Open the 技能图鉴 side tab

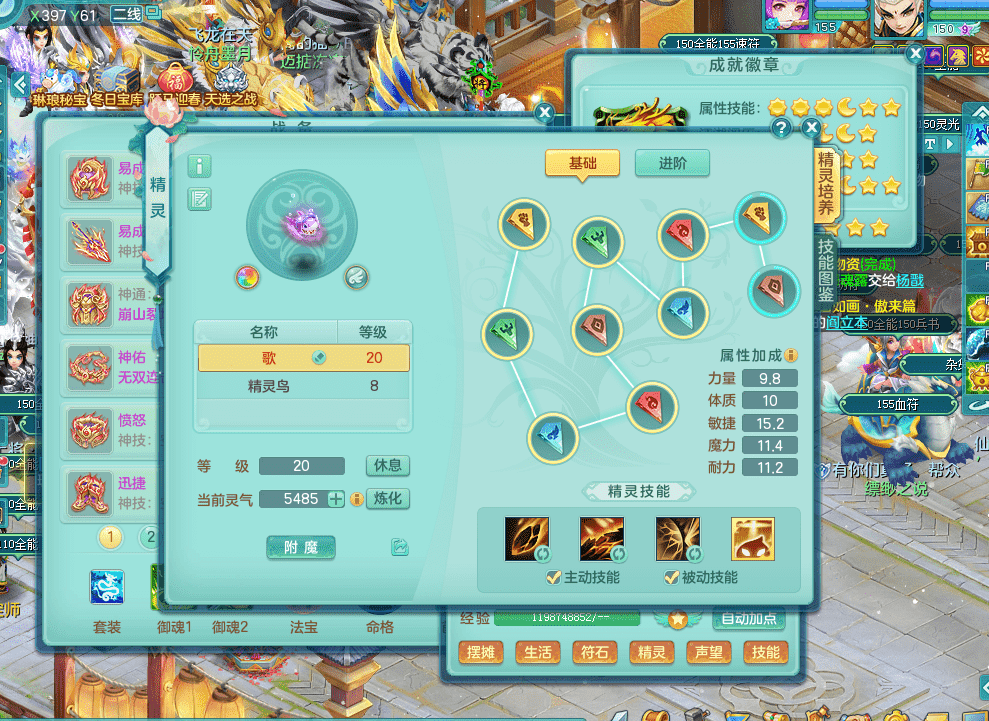pyautogui.click(x=826, y=270)
